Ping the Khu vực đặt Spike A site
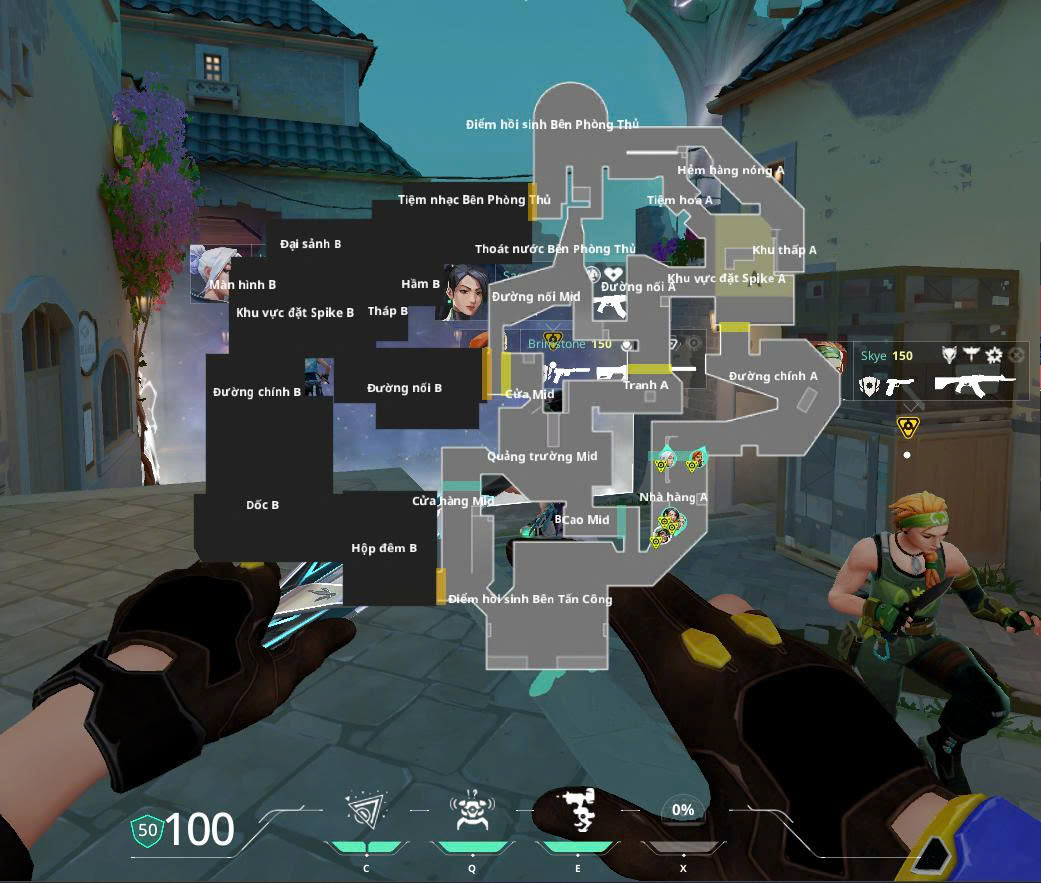This screenshot has width=1041, height=883. 726,279
